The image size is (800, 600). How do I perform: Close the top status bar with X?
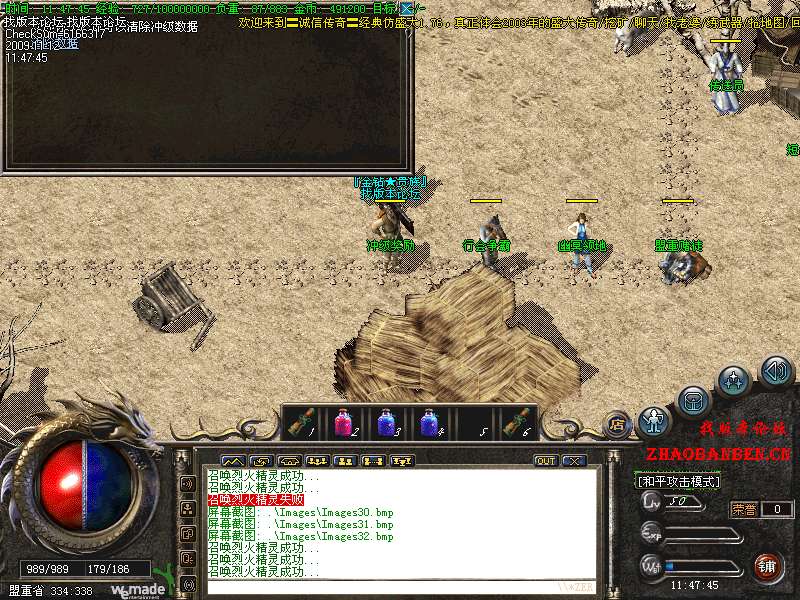pos(407,9)
